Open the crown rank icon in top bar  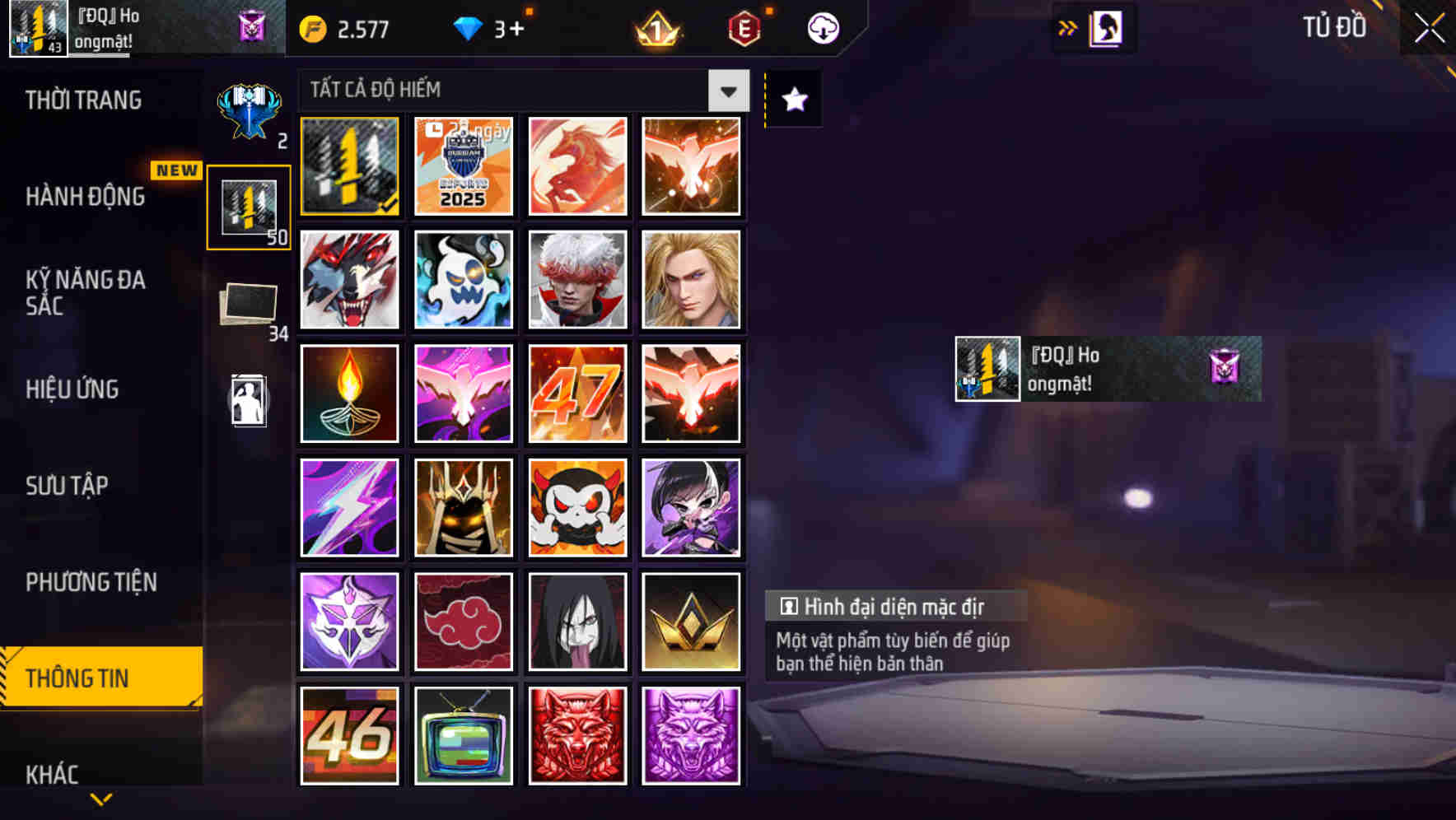pos(656,27)
